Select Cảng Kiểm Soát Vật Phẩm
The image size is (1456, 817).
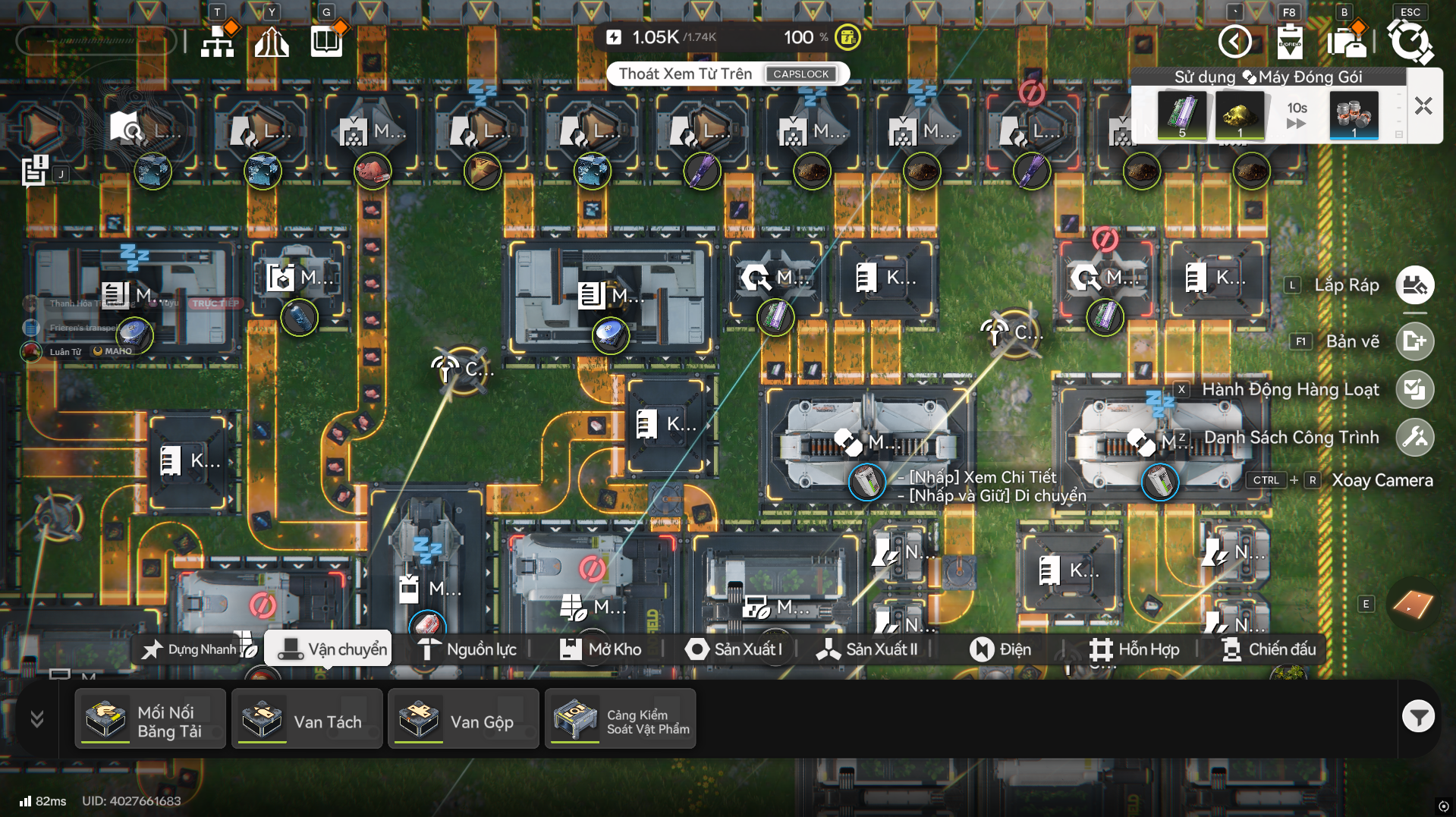point(620,719)
